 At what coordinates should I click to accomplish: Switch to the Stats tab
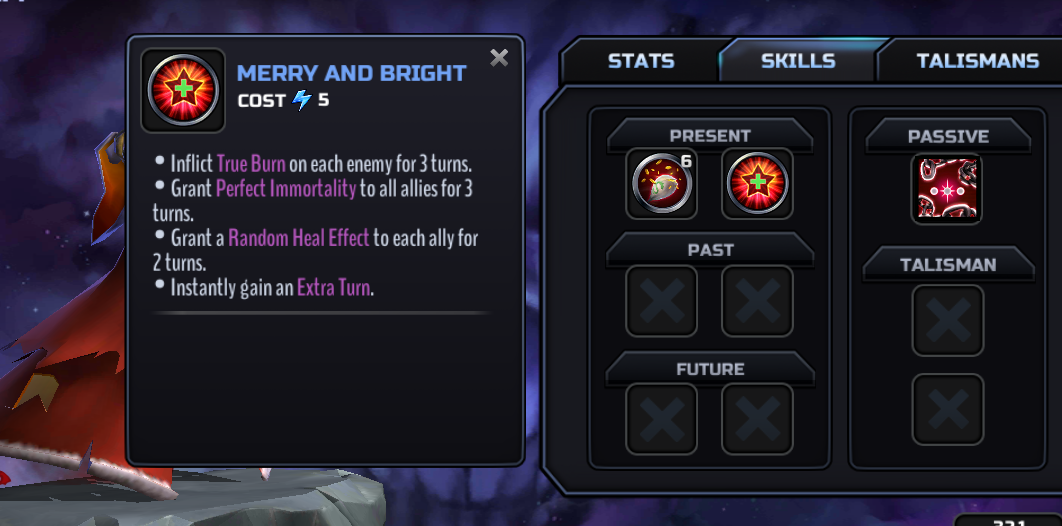pos(641,61)
